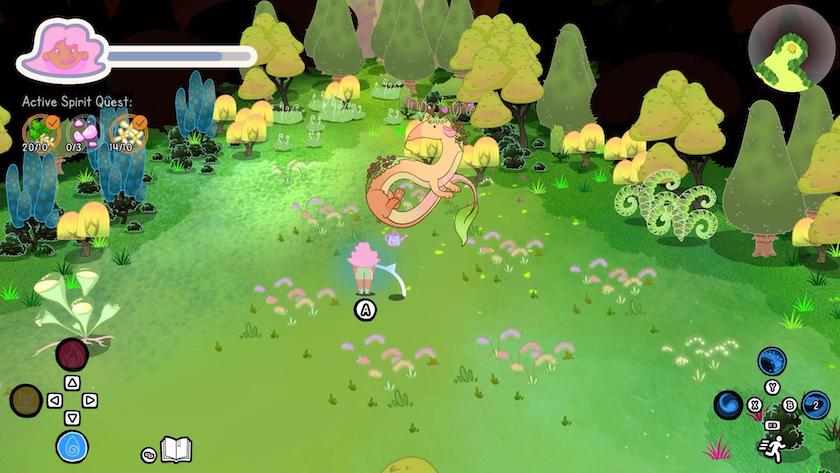This screenshot has height=473, width=840.
Task: Activate the brown earth element ability
Action: point(26,401)
